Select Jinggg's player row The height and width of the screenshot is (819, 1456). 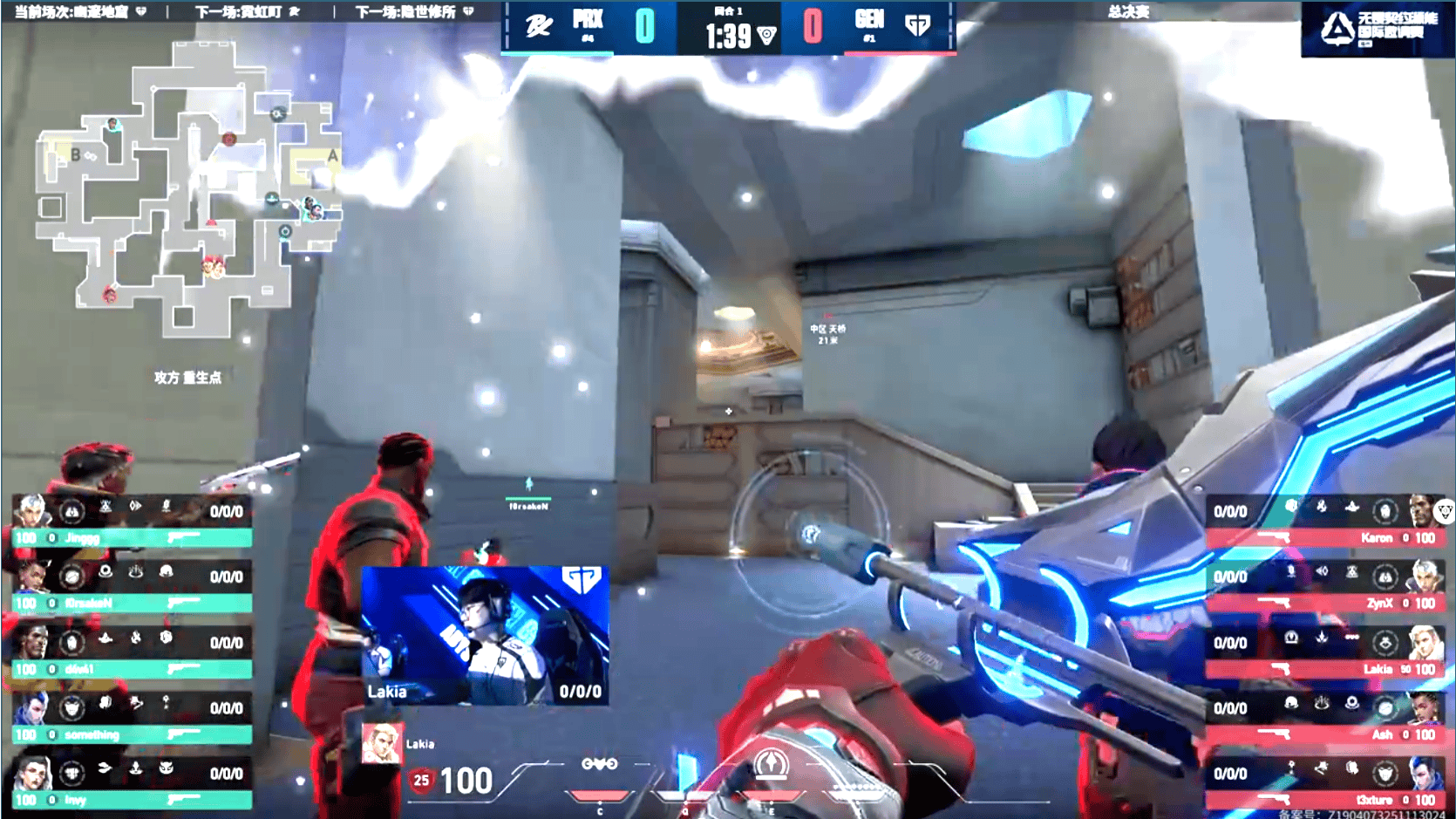(133, 522)
